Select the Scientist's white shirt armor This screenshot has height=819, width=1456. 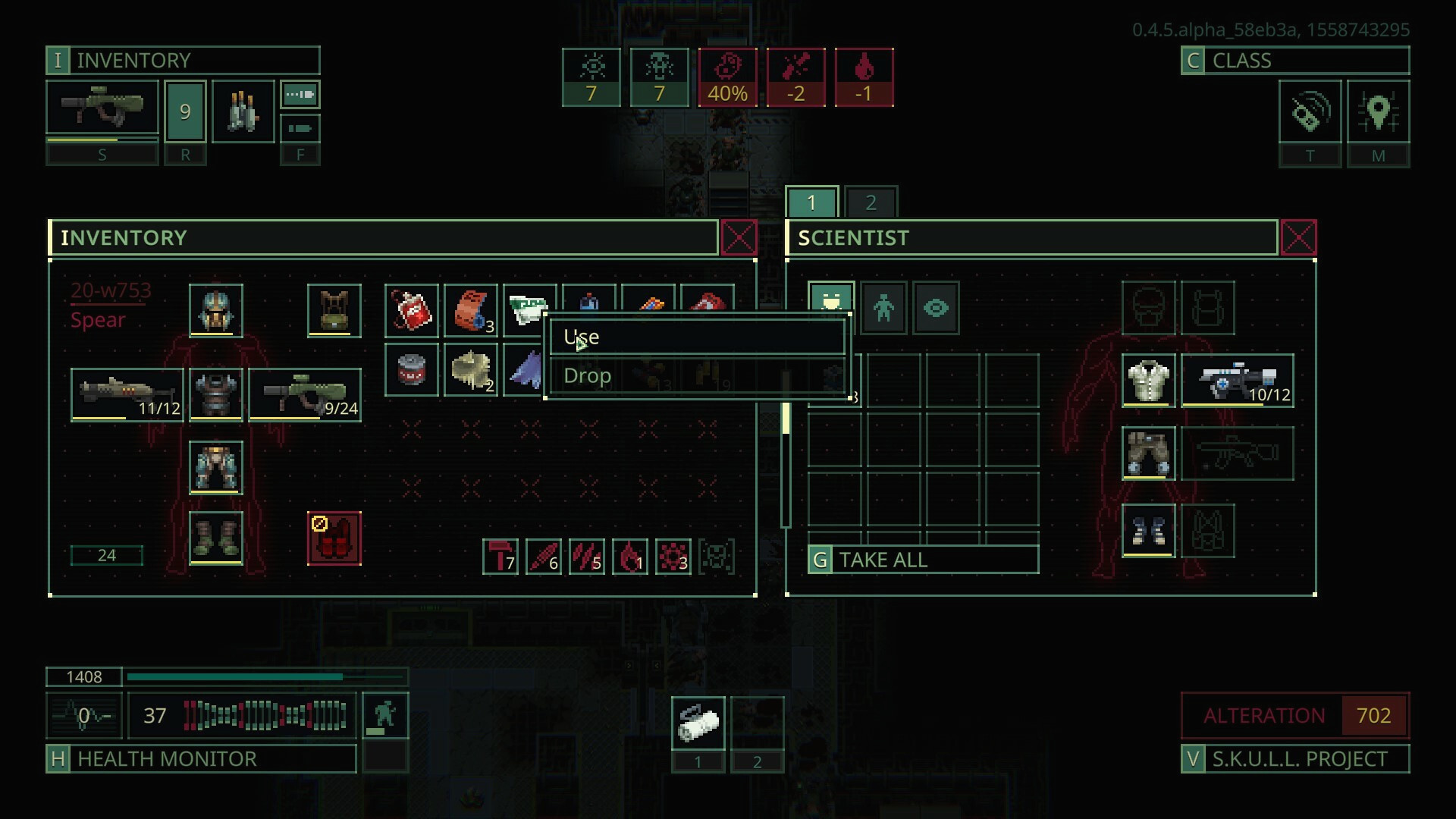tap(1148, 381)
